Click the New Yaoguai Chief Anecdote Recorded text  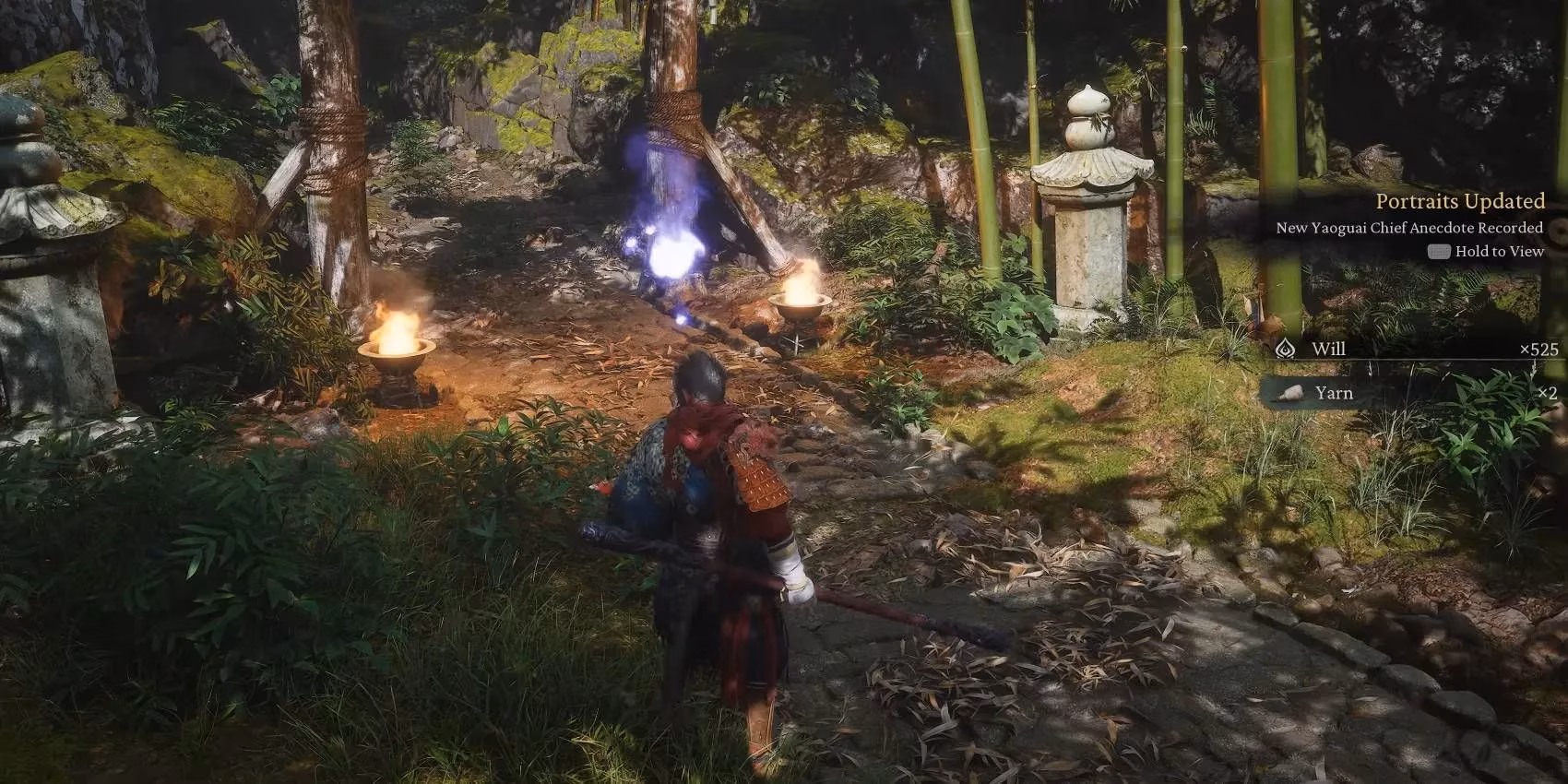[x=1408, y=227]
